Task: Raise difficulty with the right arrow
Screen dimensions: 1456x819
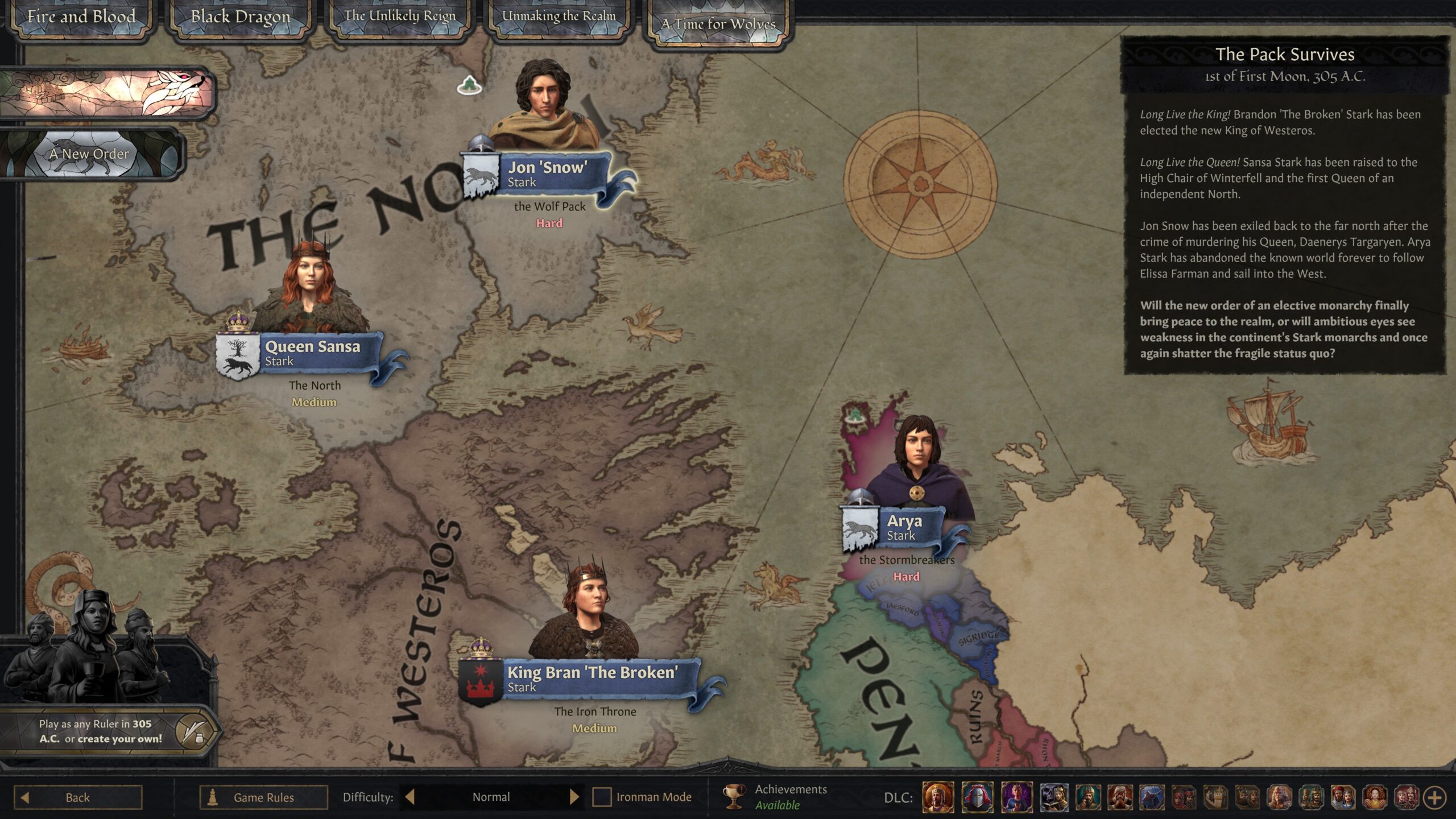Action: tap(574, 797)
